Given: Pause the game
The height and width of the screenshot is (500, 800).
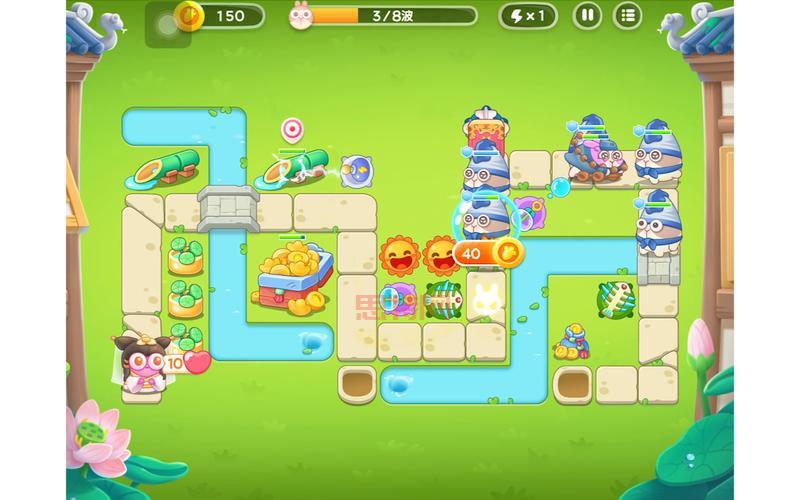Looking at the screenshot, I should (x=587, y=16).
